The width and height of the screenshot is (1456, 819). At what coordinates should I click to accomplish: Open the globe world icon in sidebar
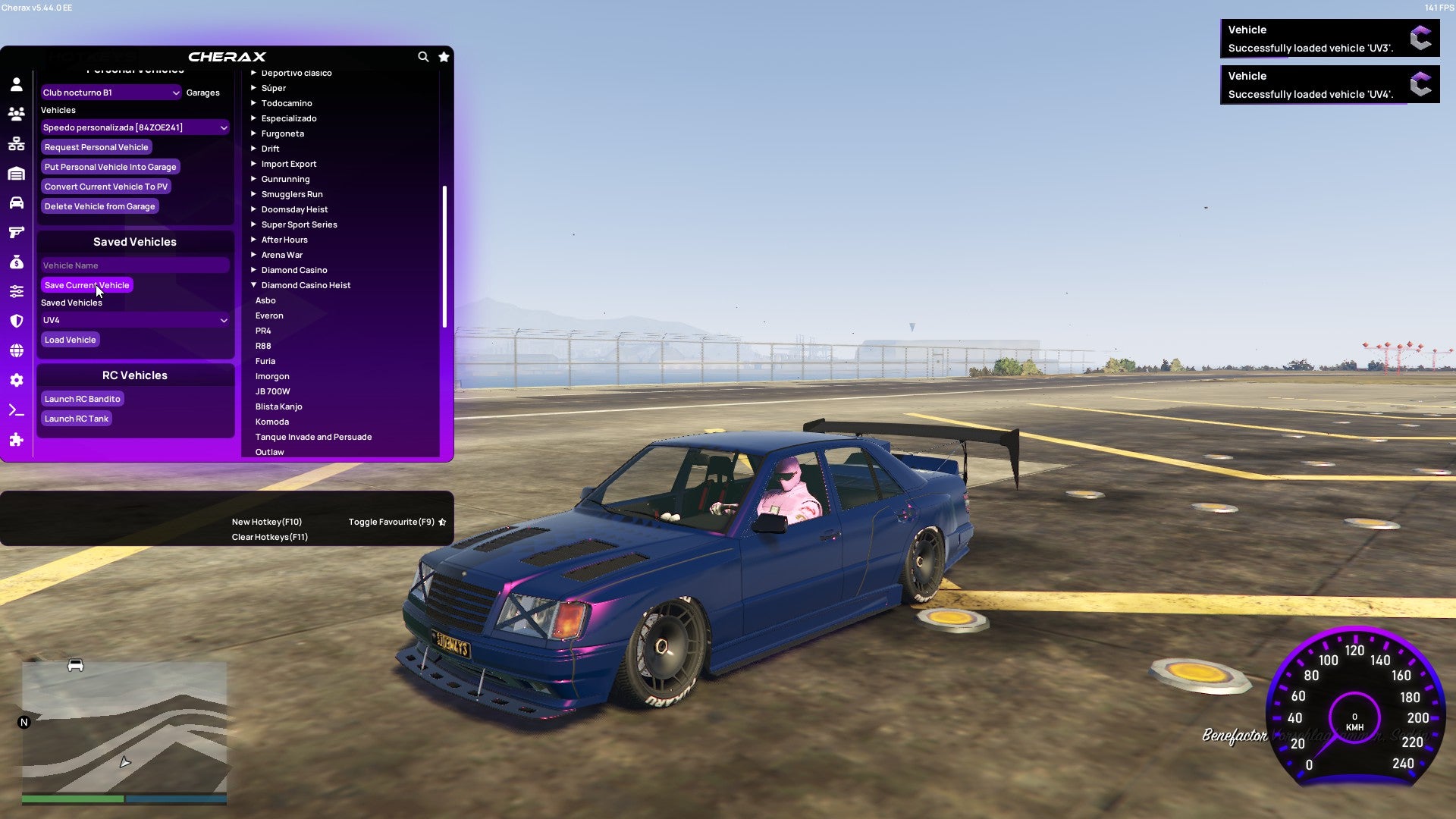[17, 350]
